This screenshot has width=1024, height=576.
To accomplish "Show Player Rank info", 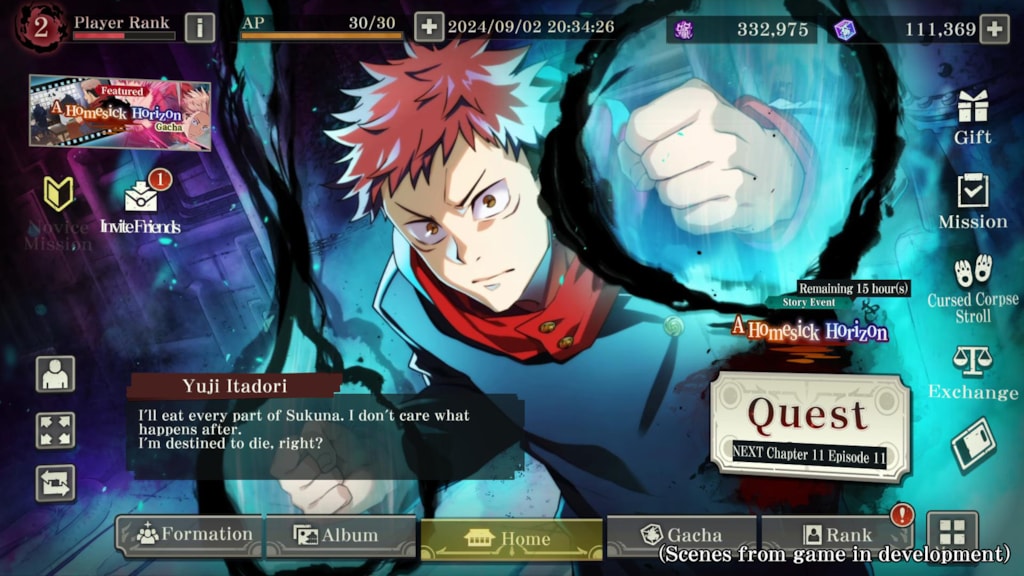I will tap(200, 27).
